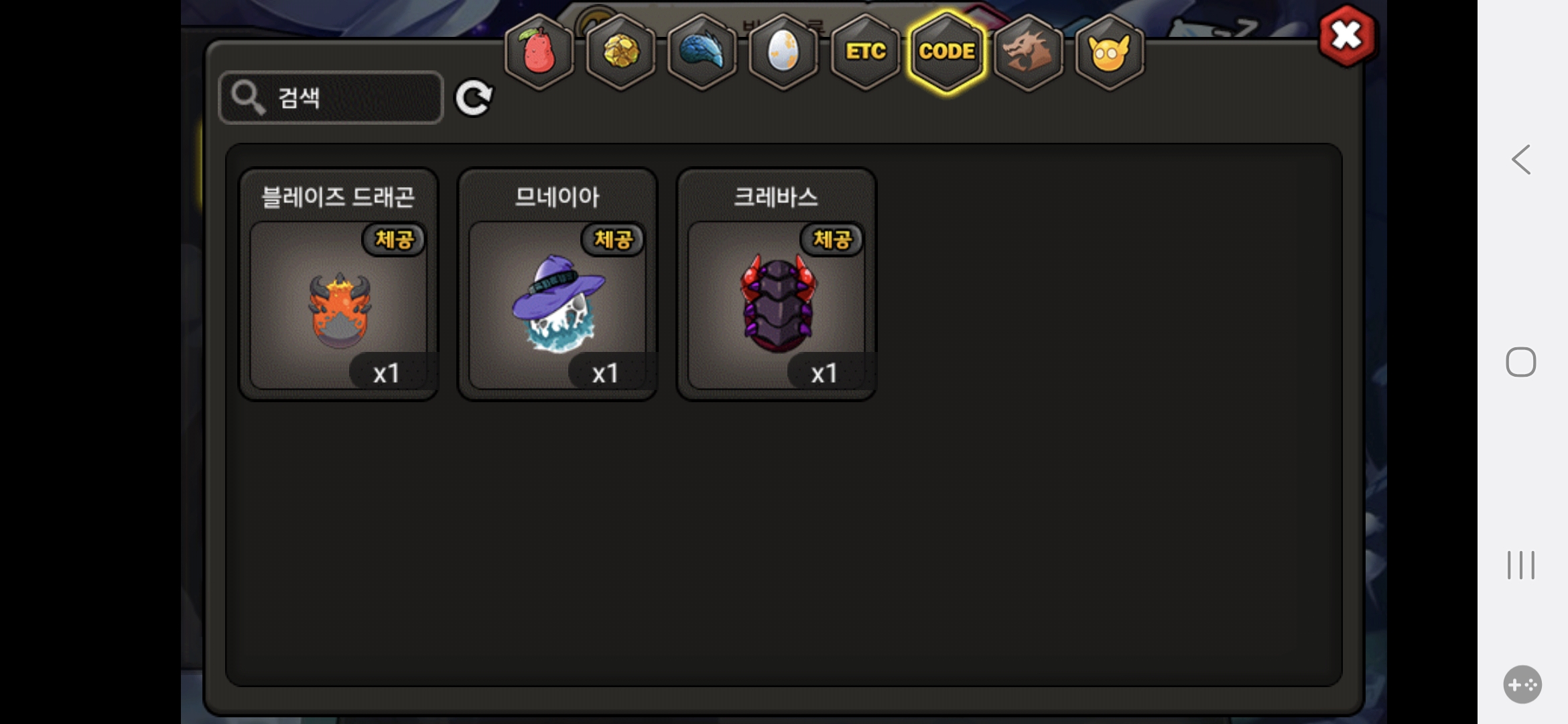
Task: Close the inventory window with red X
Action: click(1347, 36)
